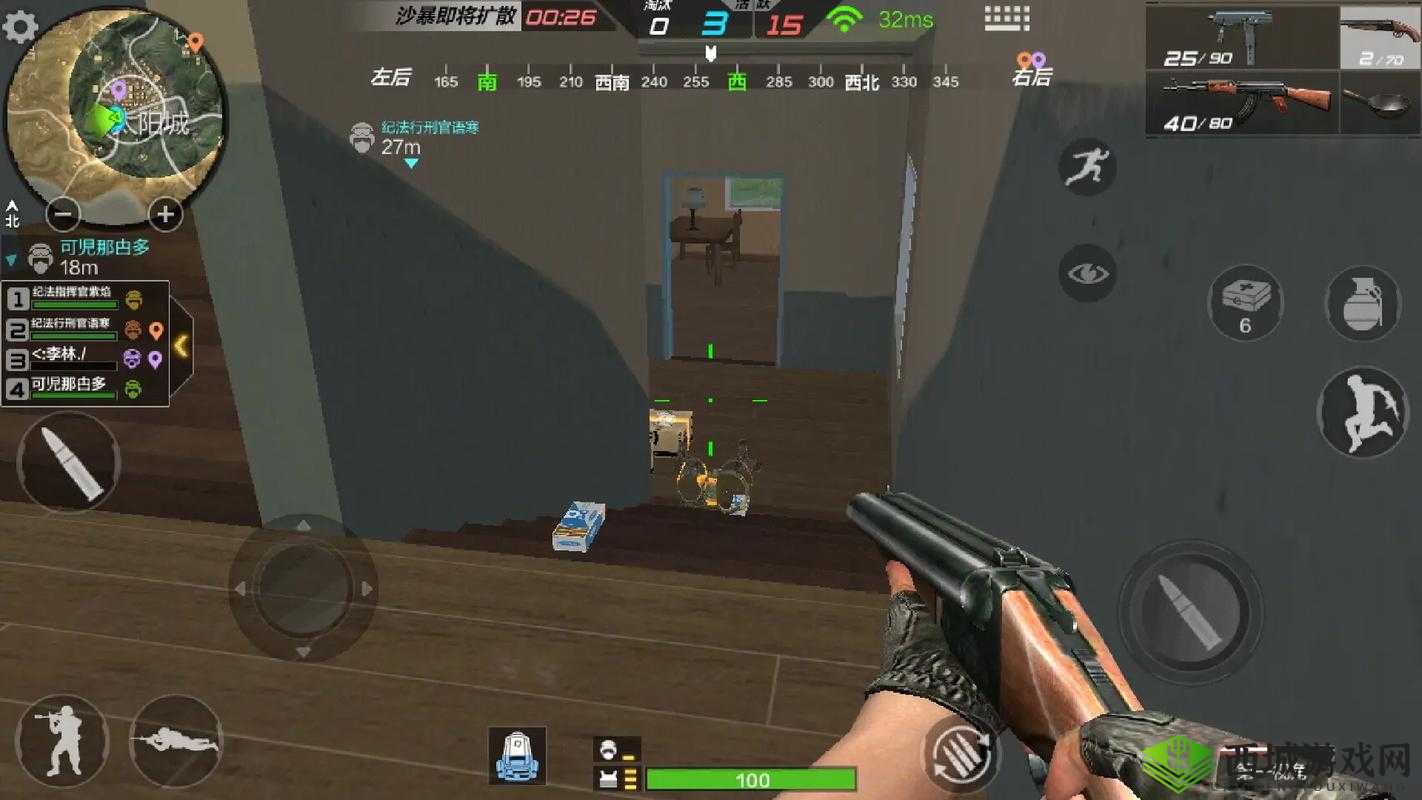Collapse the squad list with the yellow arrow
The width and height of the screenshot is (1422, 800).
pos(182,345)
